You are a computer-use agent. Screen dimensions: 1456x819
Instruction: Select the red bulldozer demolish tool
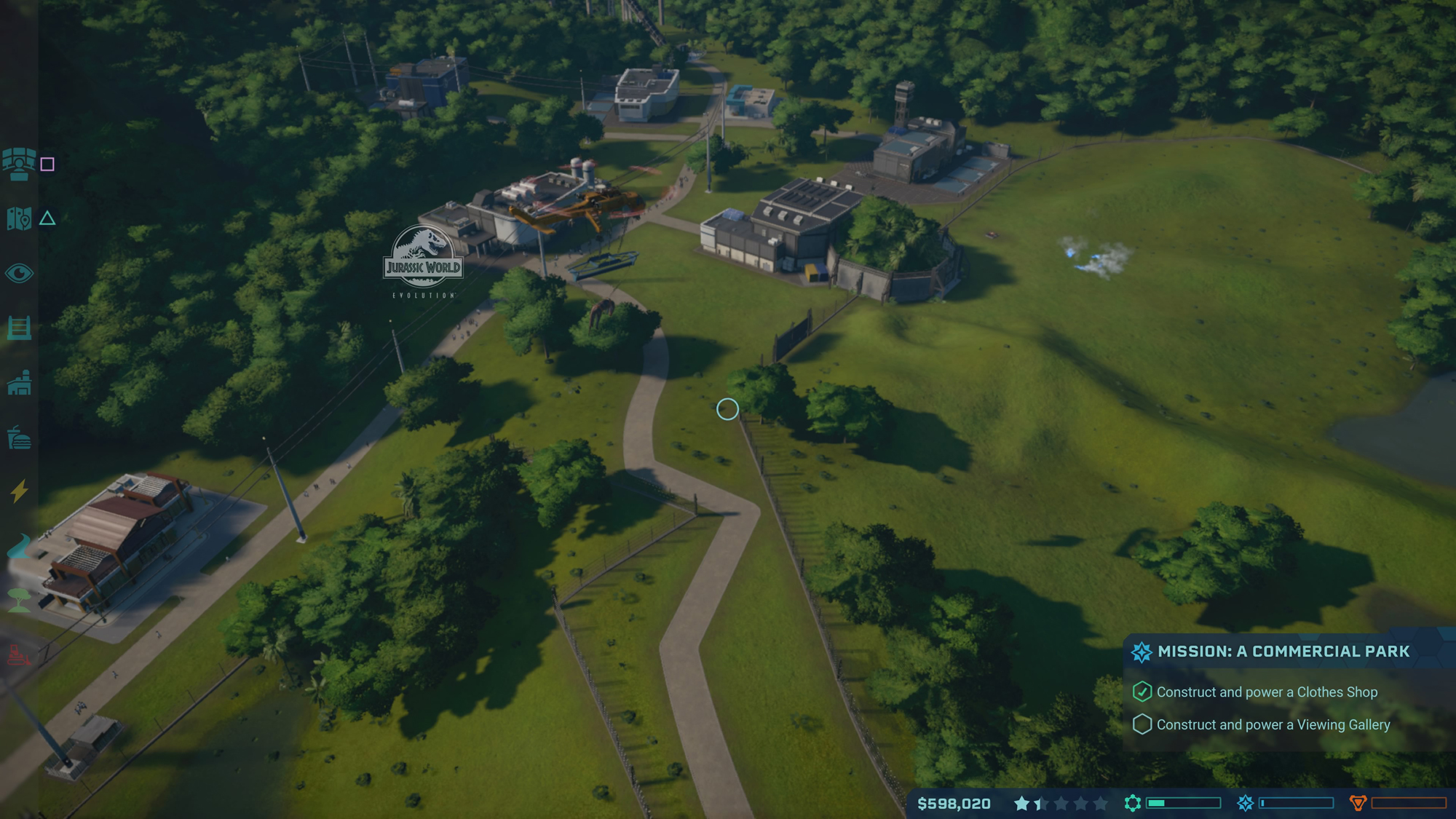(x=20, y=654)
